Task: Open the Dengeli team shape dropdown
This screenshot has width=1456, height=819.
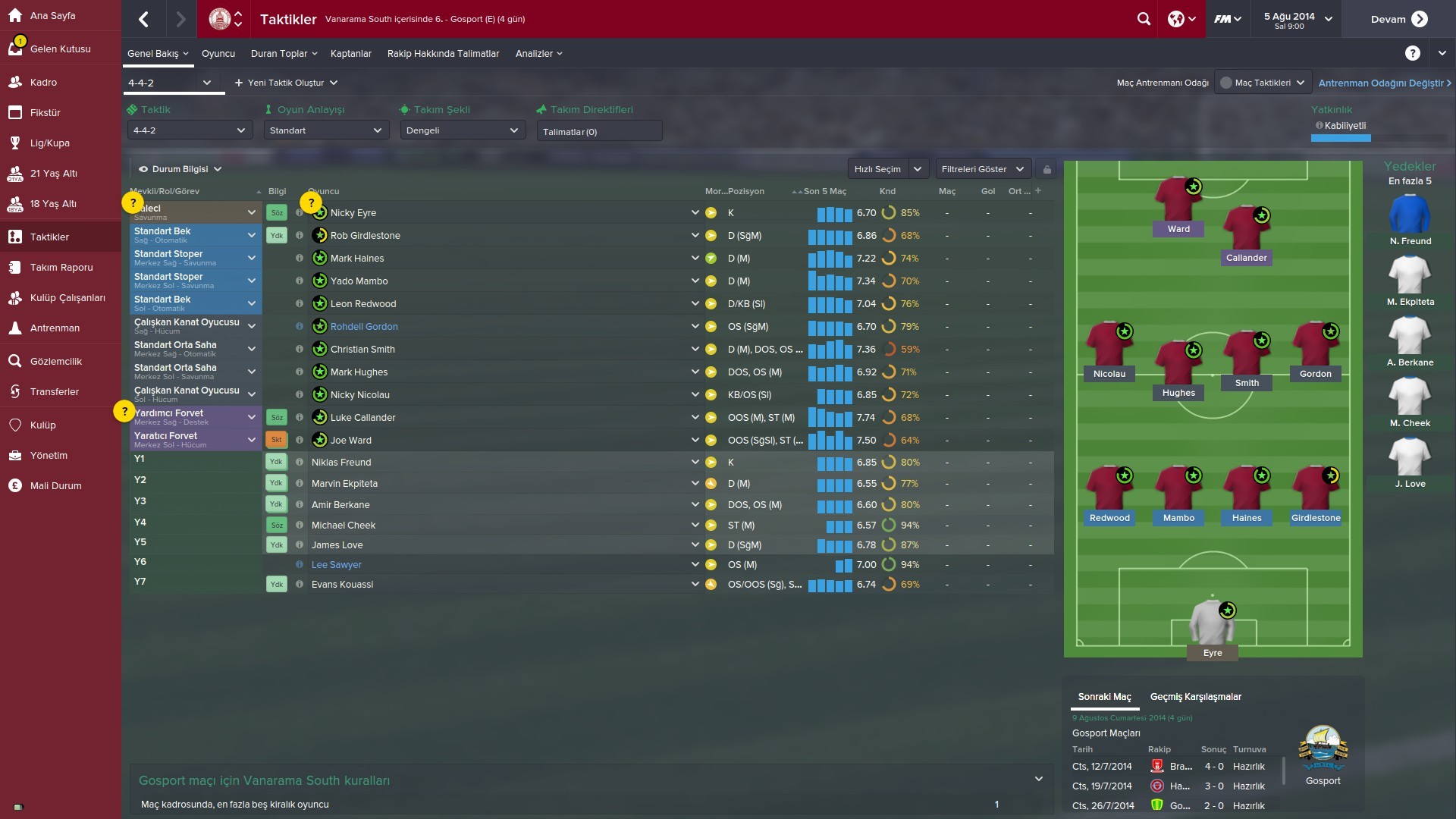Action: click(462, 130)
